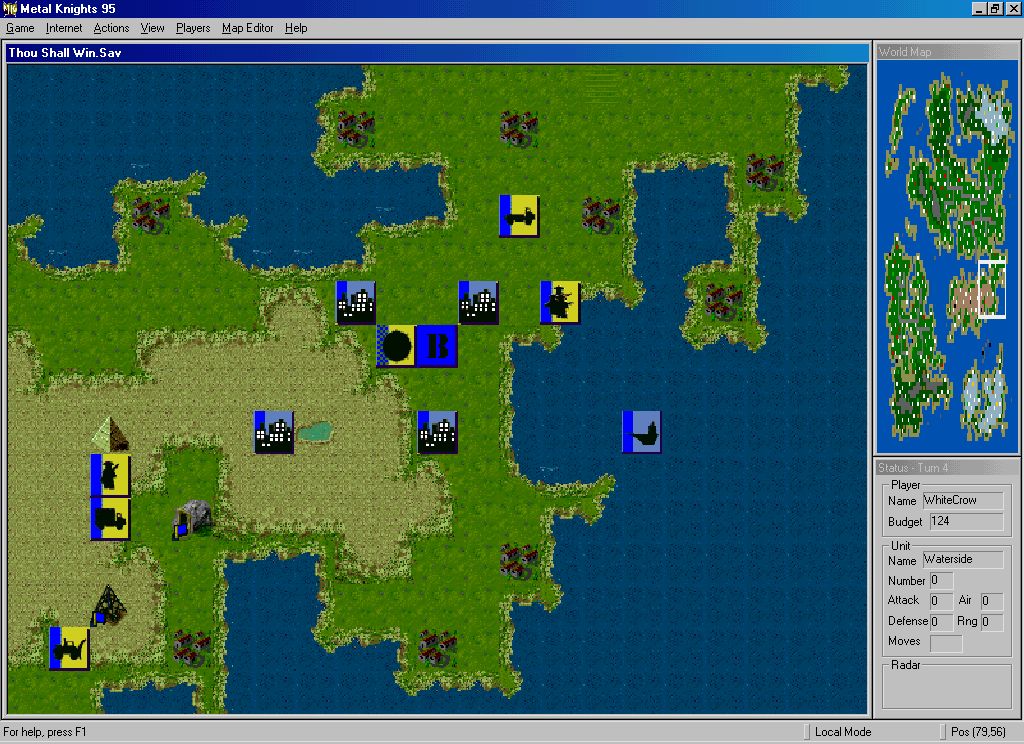
Task: Select the black circle unit tile
Action: [397, 346]
